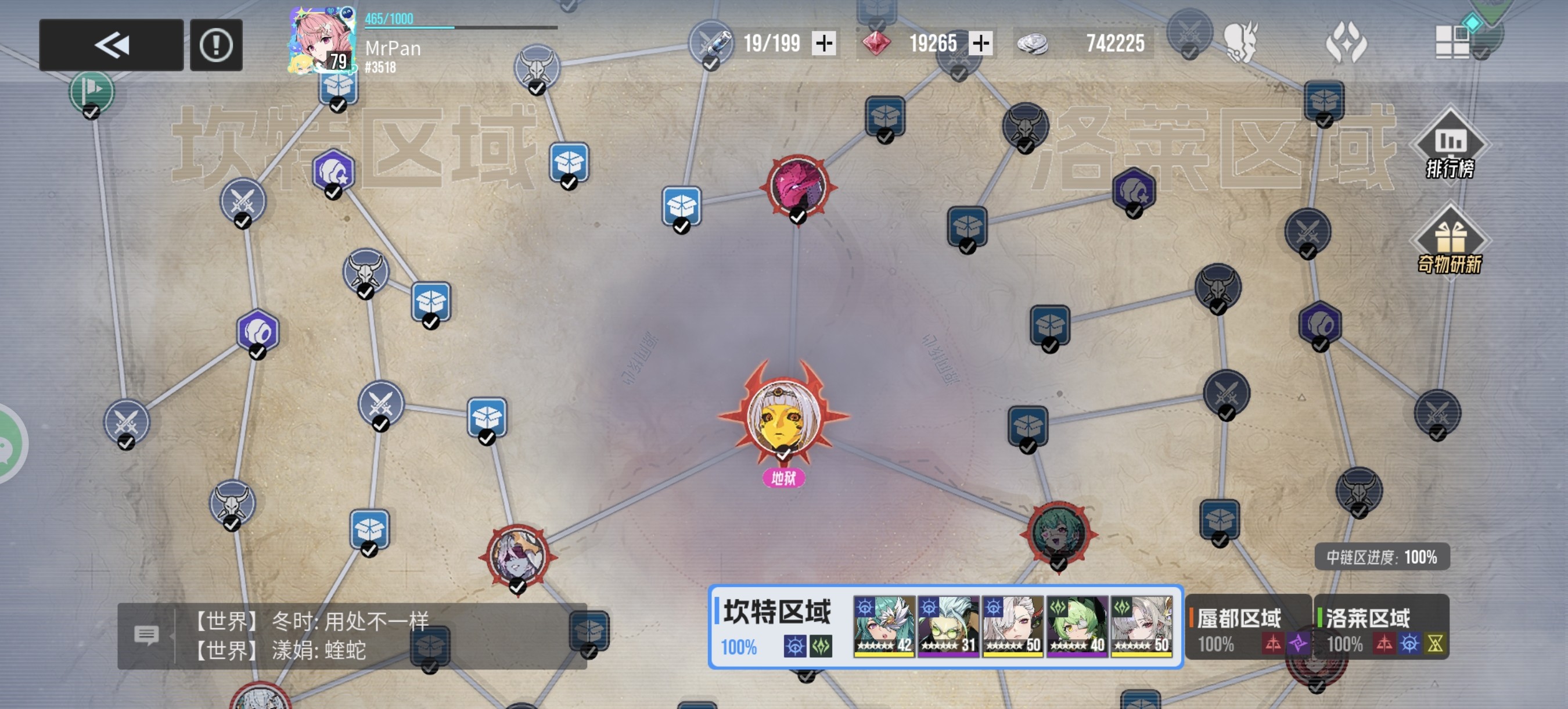Image resolution: width=1568 pixels, height=709 pixels.
Task: Open the four-square grid menu icon
Action: point(1452,42)
